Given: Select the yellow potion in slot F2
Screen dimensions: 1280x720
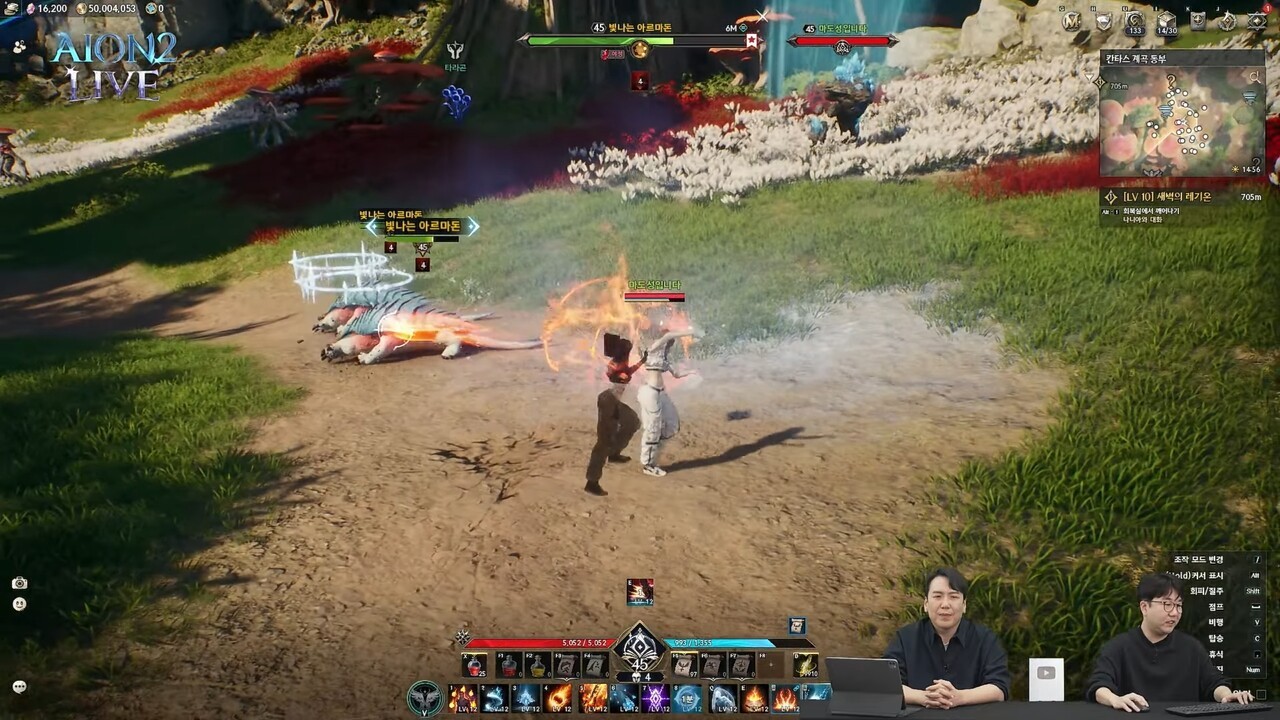Looking at the screenshot, I should click(538, 664).
